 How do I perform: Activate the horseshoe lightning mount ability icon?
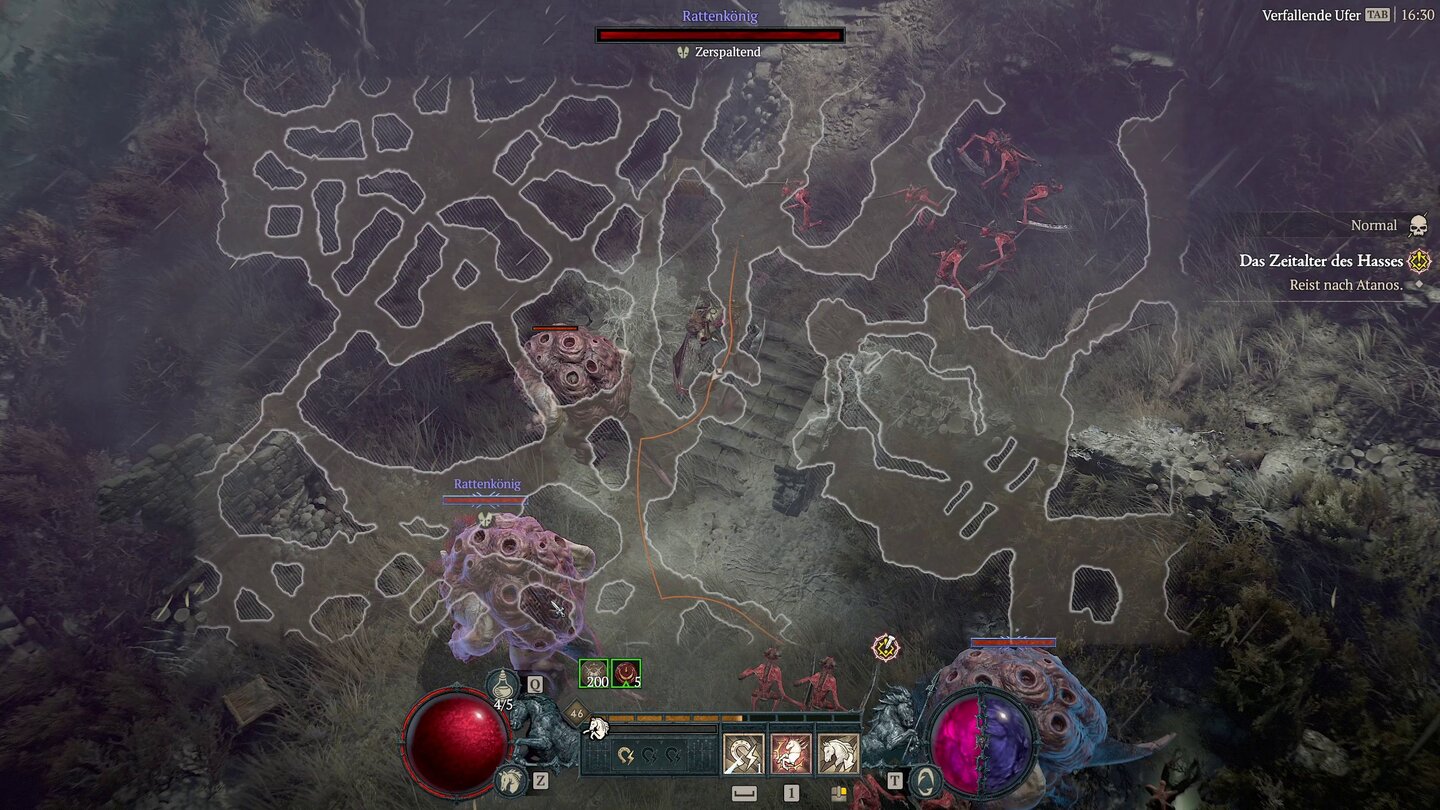(x=742, y=754)
